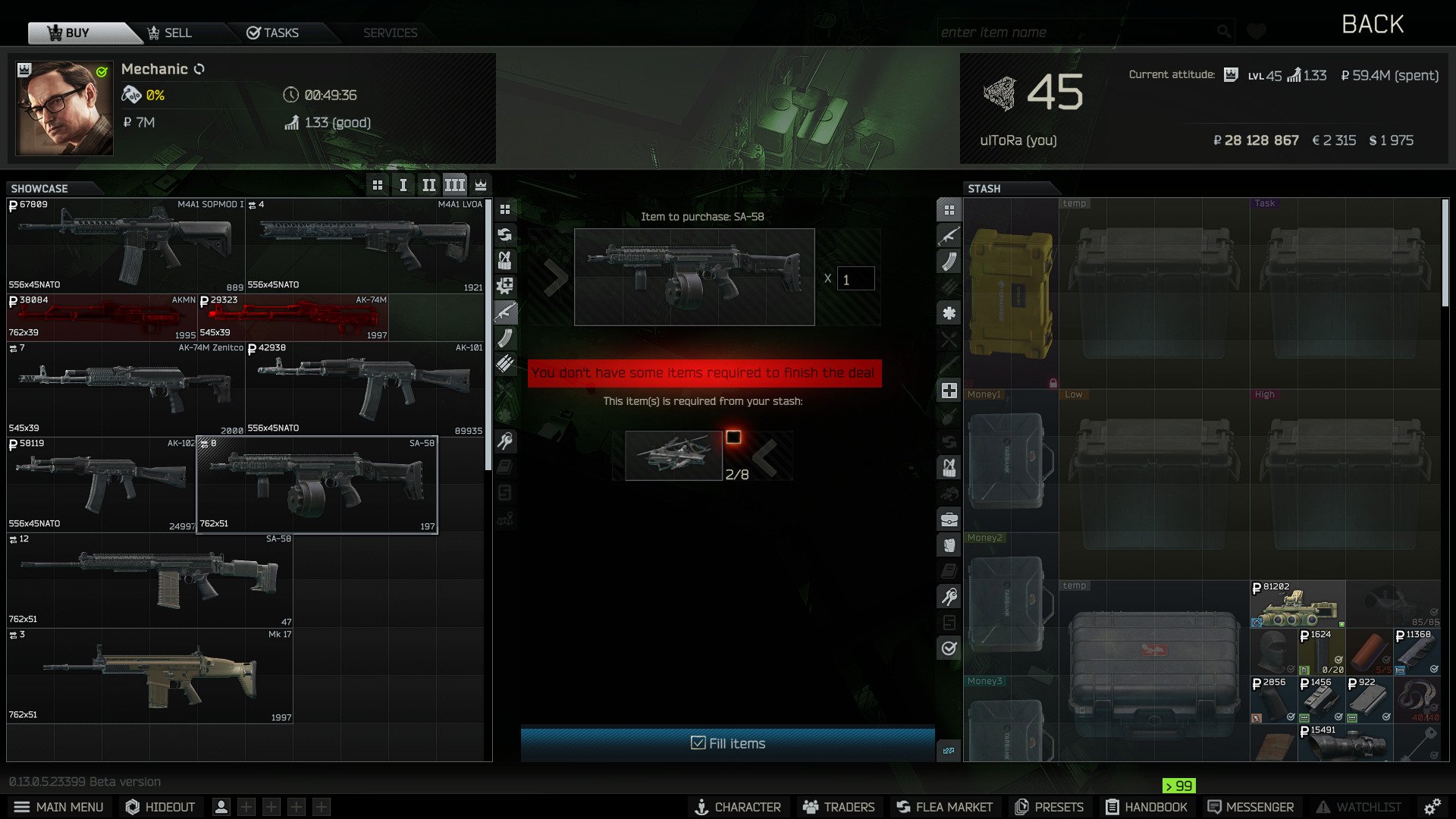Edit the purchase quantity field
Viewport: 1456px width, 819px height.
[855, 279]
